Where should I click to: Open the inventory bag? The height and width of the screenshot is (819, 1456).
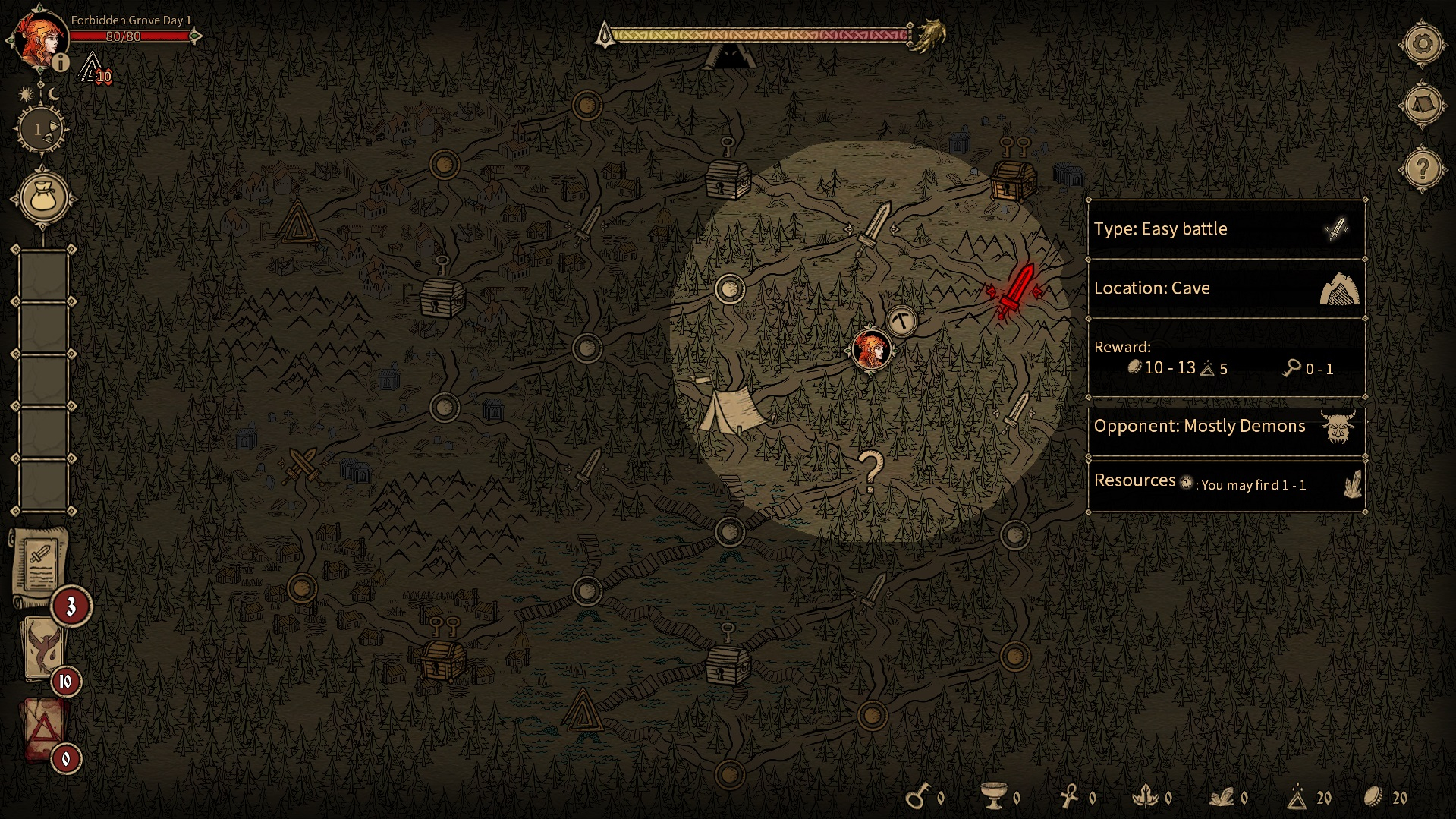(43, 197)
